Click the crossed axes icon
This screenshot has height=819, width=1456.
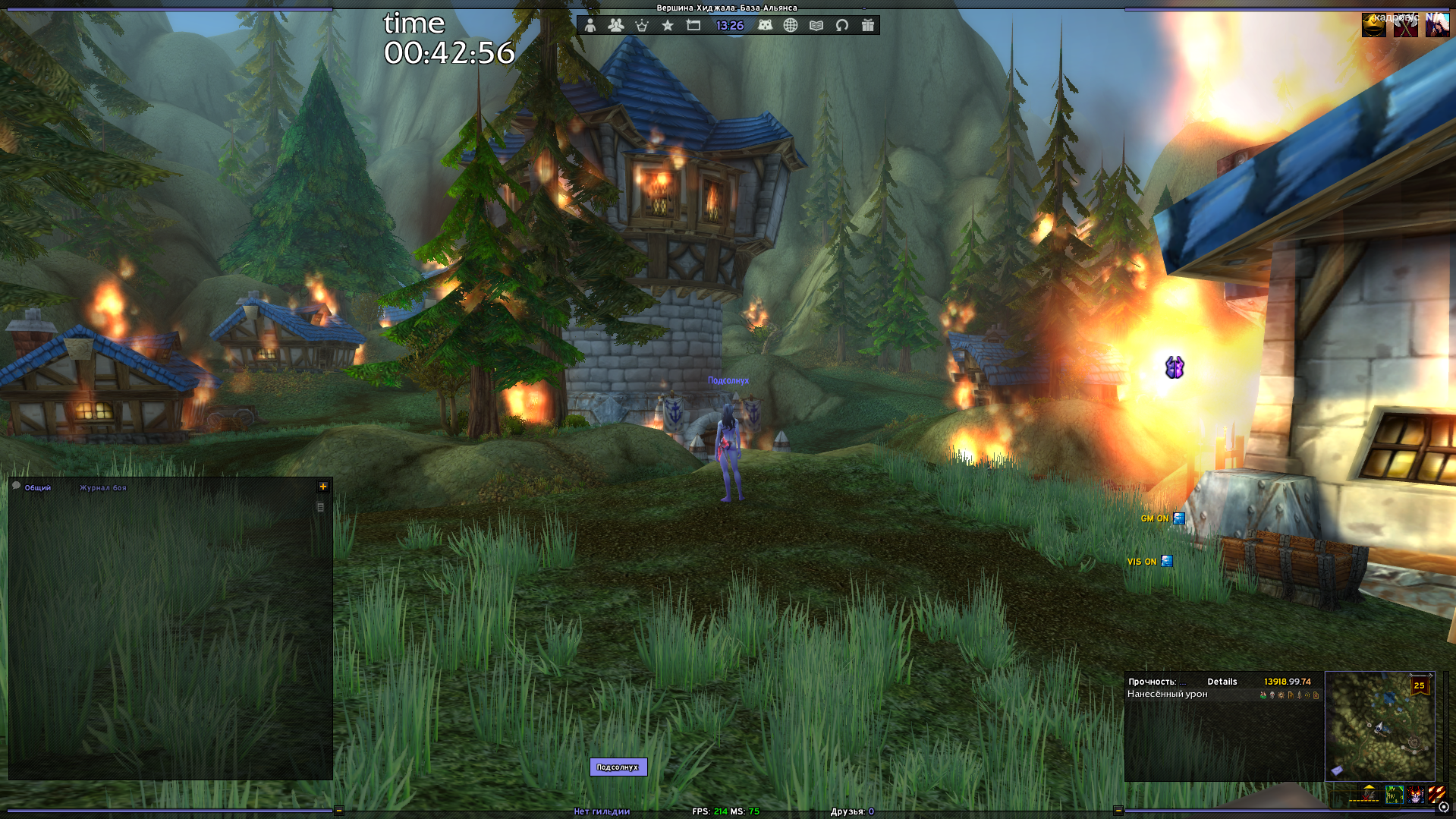tap(1405, 27)
